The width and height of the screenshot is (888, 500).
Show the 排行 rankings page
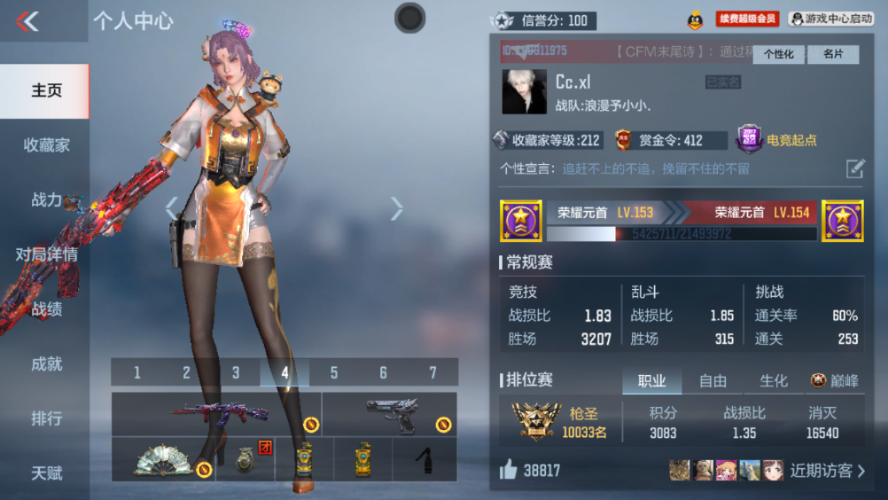tap(46, 418)
